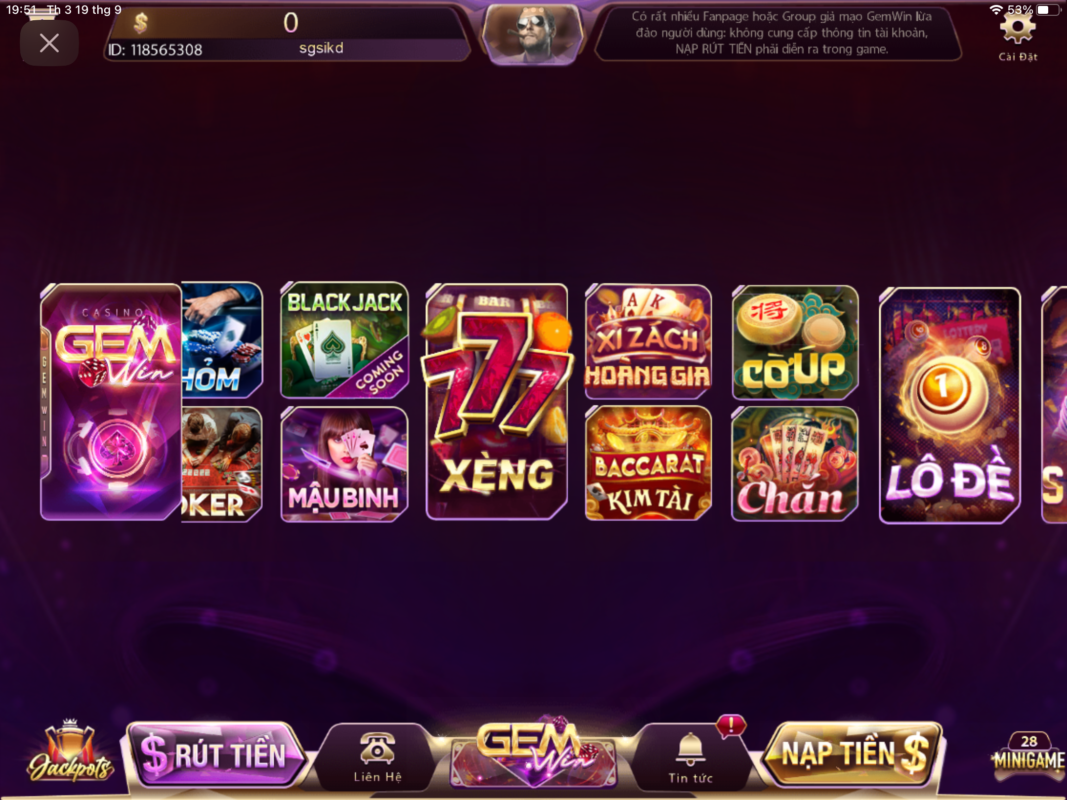This screenshot has height=800, width=1067.
Task: Select the Mậu Binh card game
Action: (x=344, y=464)
